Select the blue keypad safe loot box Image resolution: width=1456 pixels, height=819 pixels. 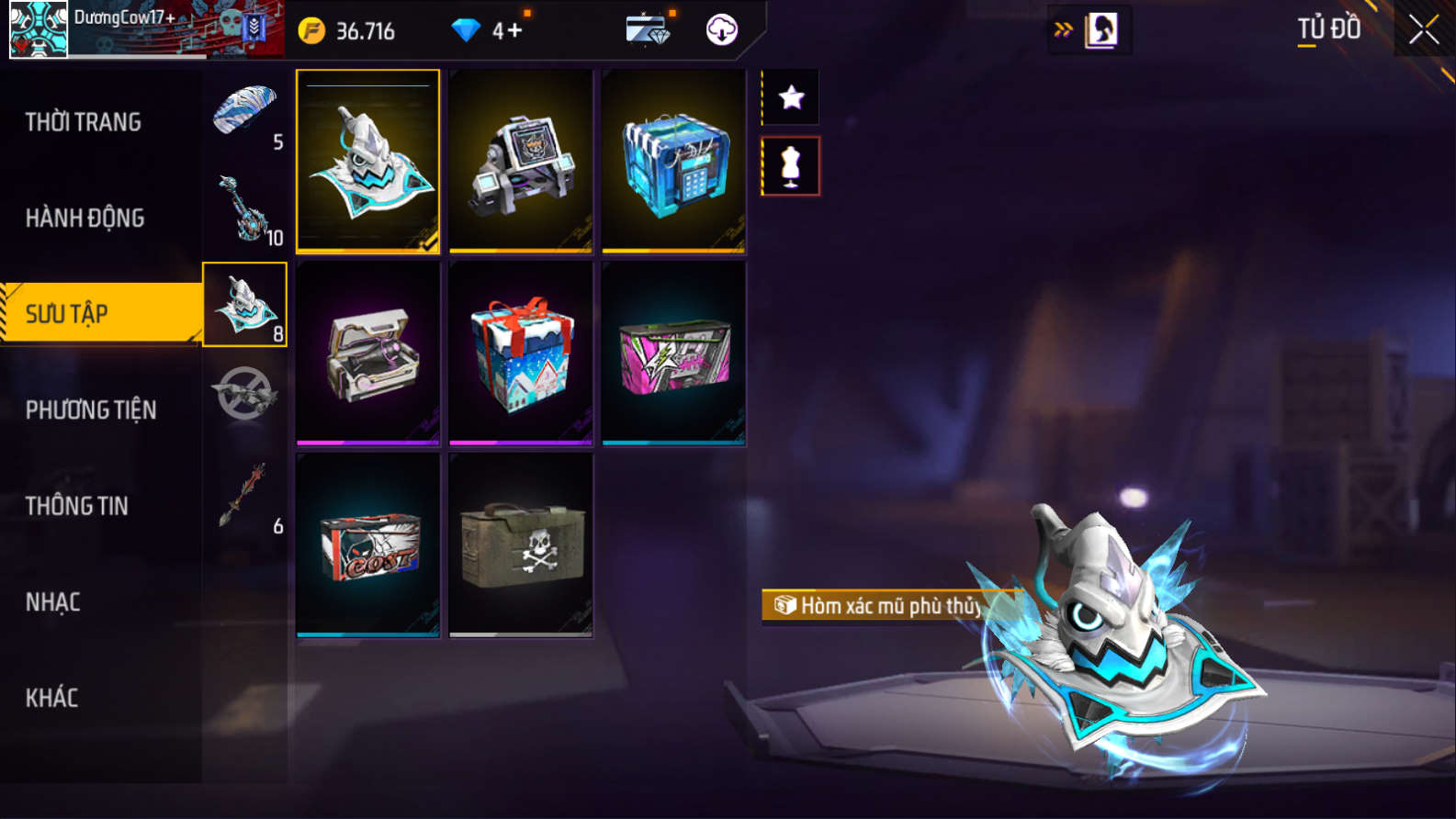coord(673,161)
